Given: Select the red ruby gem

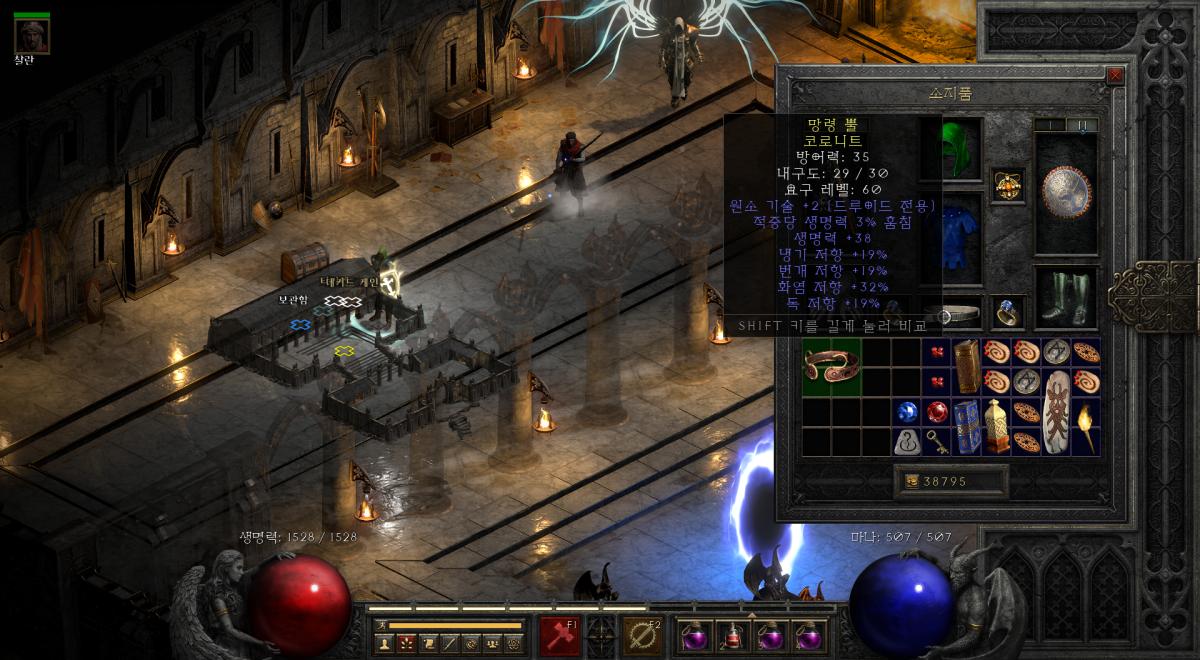Looking at the screenshot, I should [x=937, y=411].
